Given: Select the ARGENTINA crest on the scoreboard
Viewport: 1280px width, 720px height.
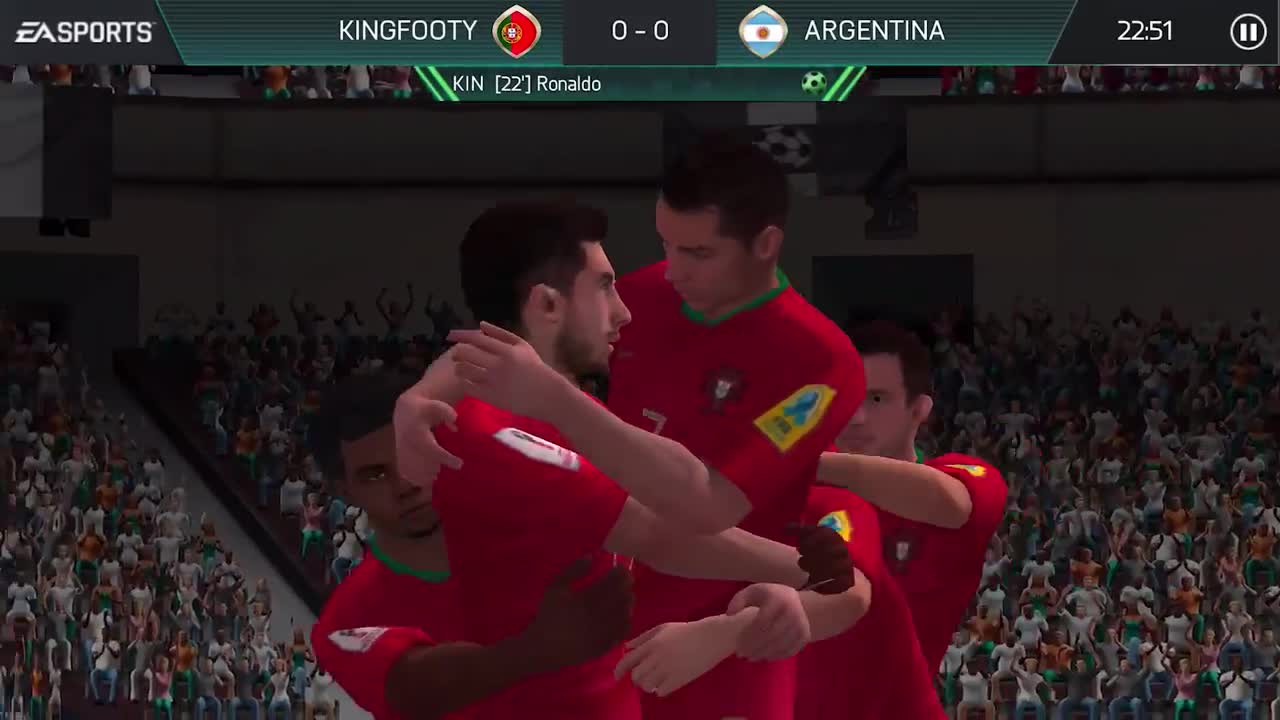Looking at the screenshot, I should 763,31.
